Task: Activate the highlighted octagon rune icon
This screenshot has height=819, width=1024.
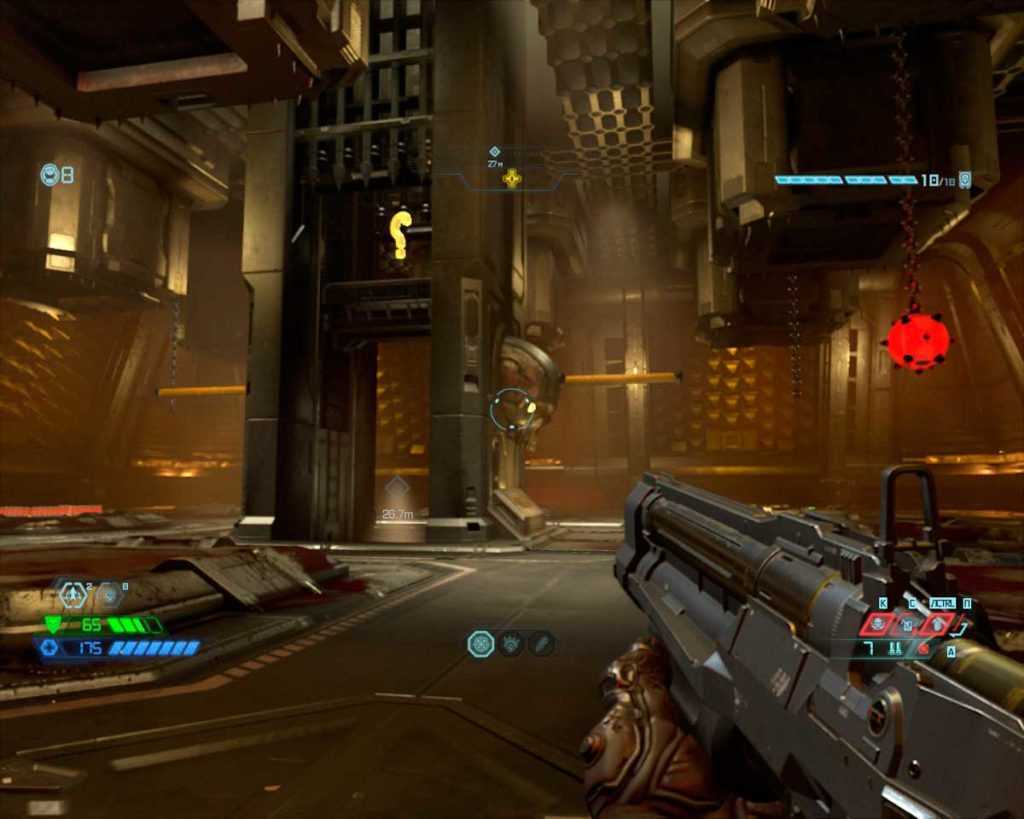Action: [x=481, y=644]
